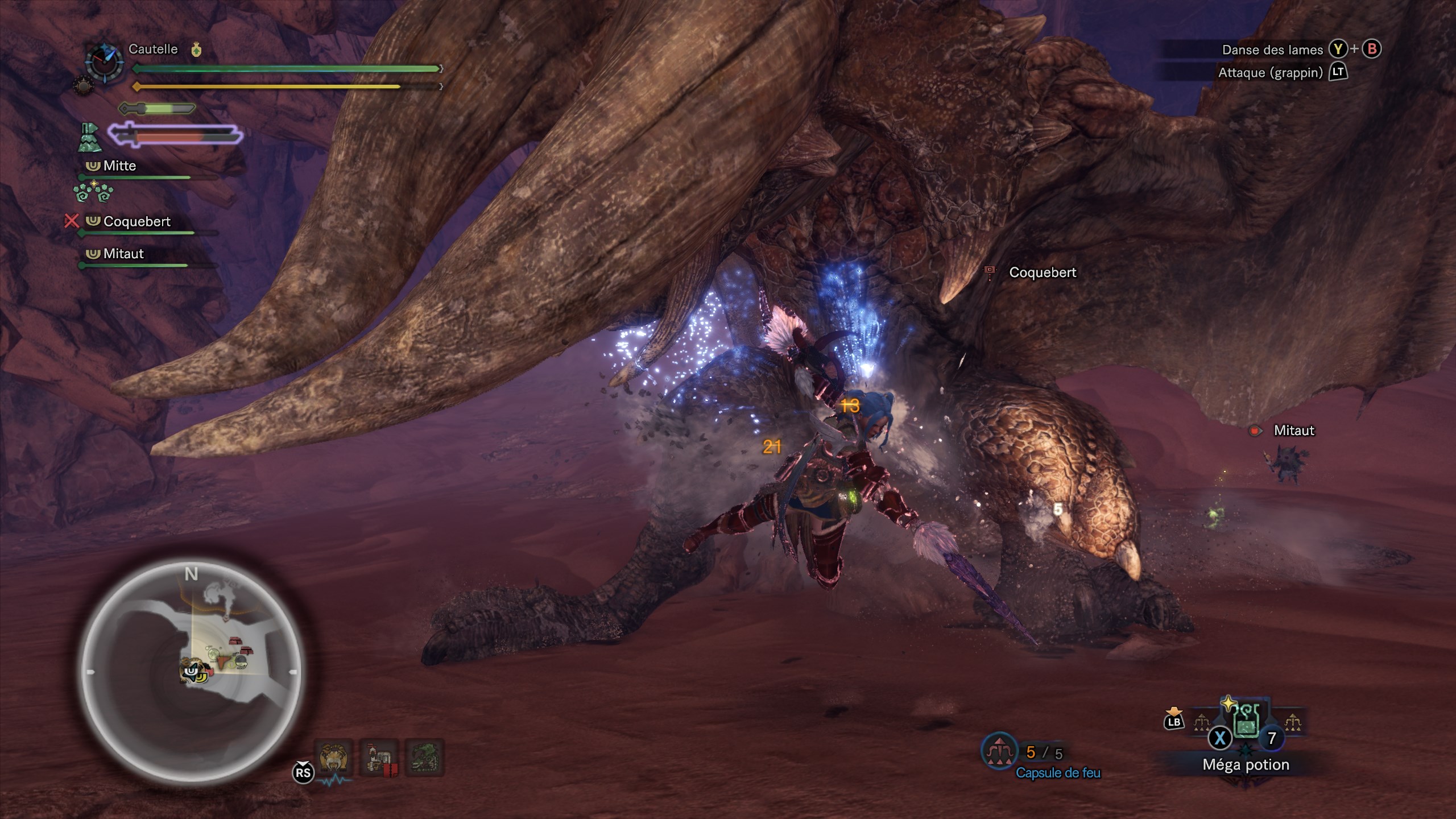1456x819 pixels.
Task: Open the circular minimap
Action: 192,671
